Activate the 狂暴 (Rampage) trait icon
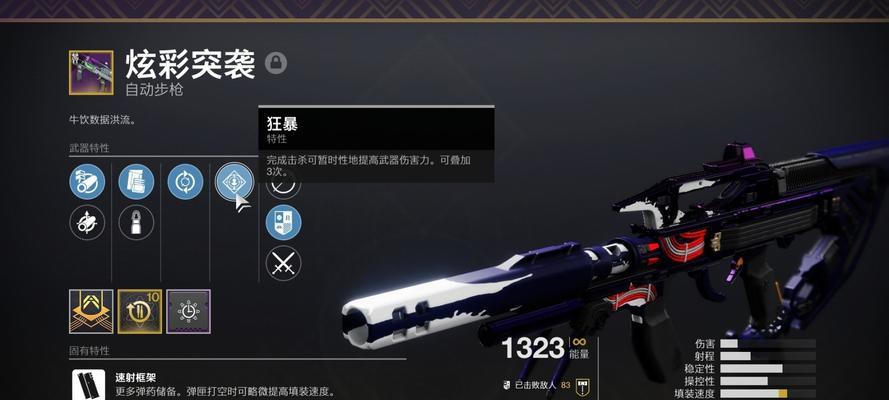Image resolution: width=889 pixels, height=400 pixels. click(x=233, y=182)
